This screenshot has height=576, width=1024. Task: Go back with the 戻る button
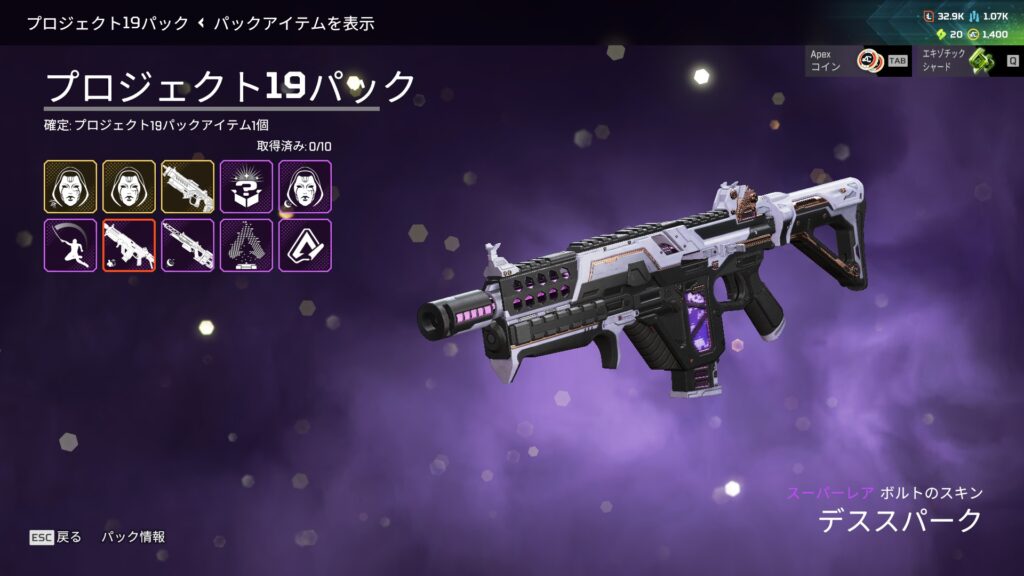click(56, 537)
